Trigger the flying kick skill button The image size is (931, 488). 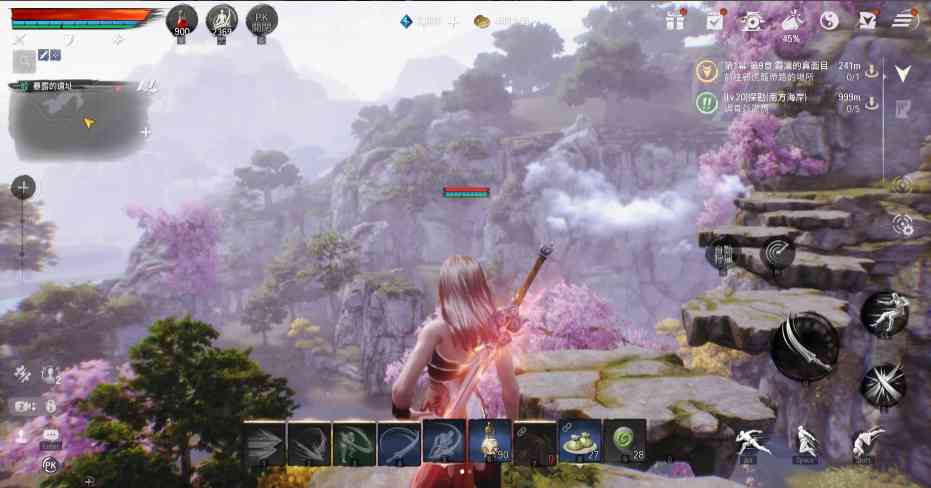point(885,313)
